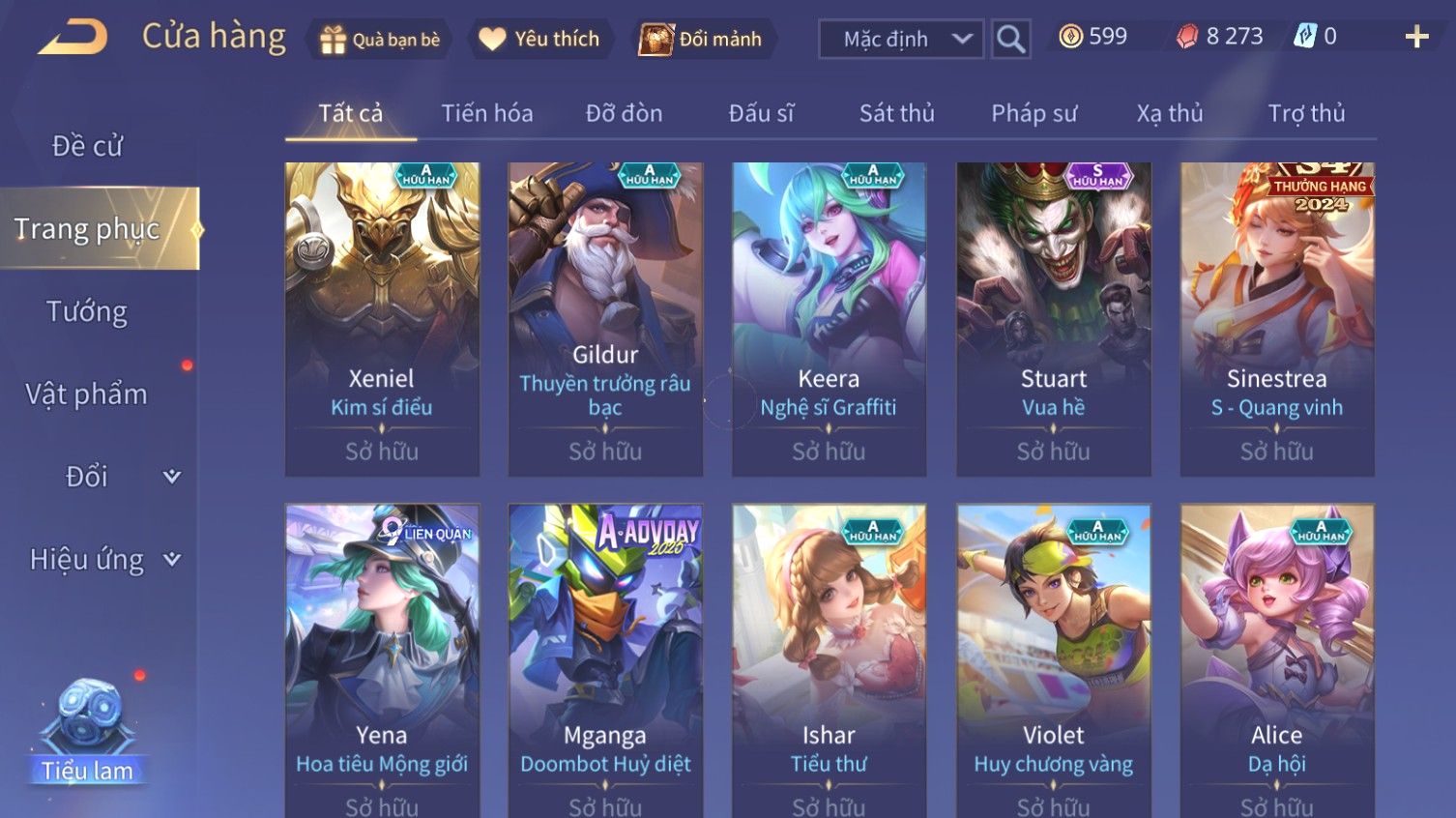Select the Stuart Vua hề skin card
Image resolution: width=1456 pixels, height=818 pixels.
[1053, 319]
